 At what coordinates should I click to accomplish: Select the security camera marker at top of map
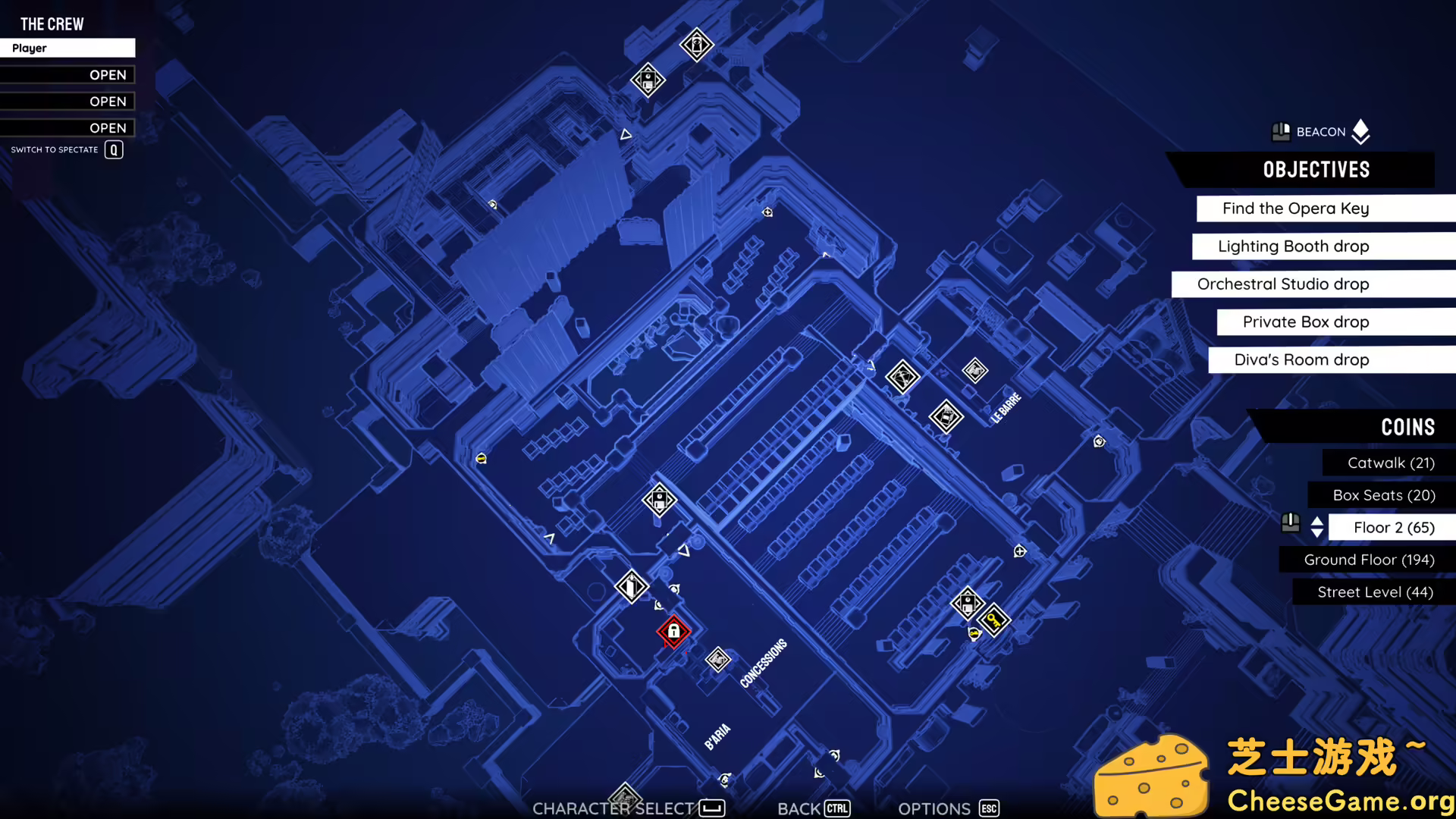click(695, 45)
